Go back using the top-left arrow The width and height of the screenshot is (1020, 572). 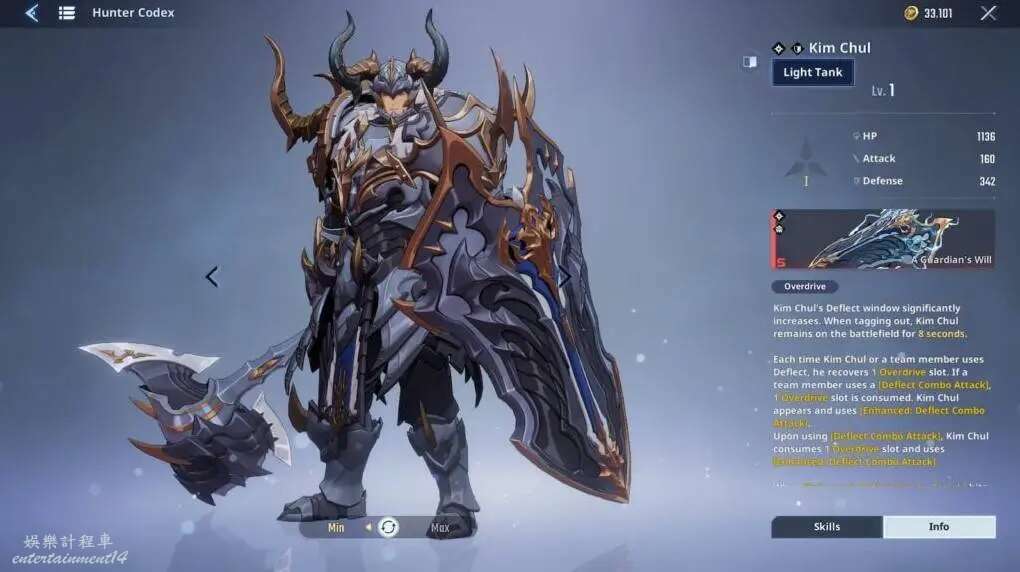pos(31,13)
